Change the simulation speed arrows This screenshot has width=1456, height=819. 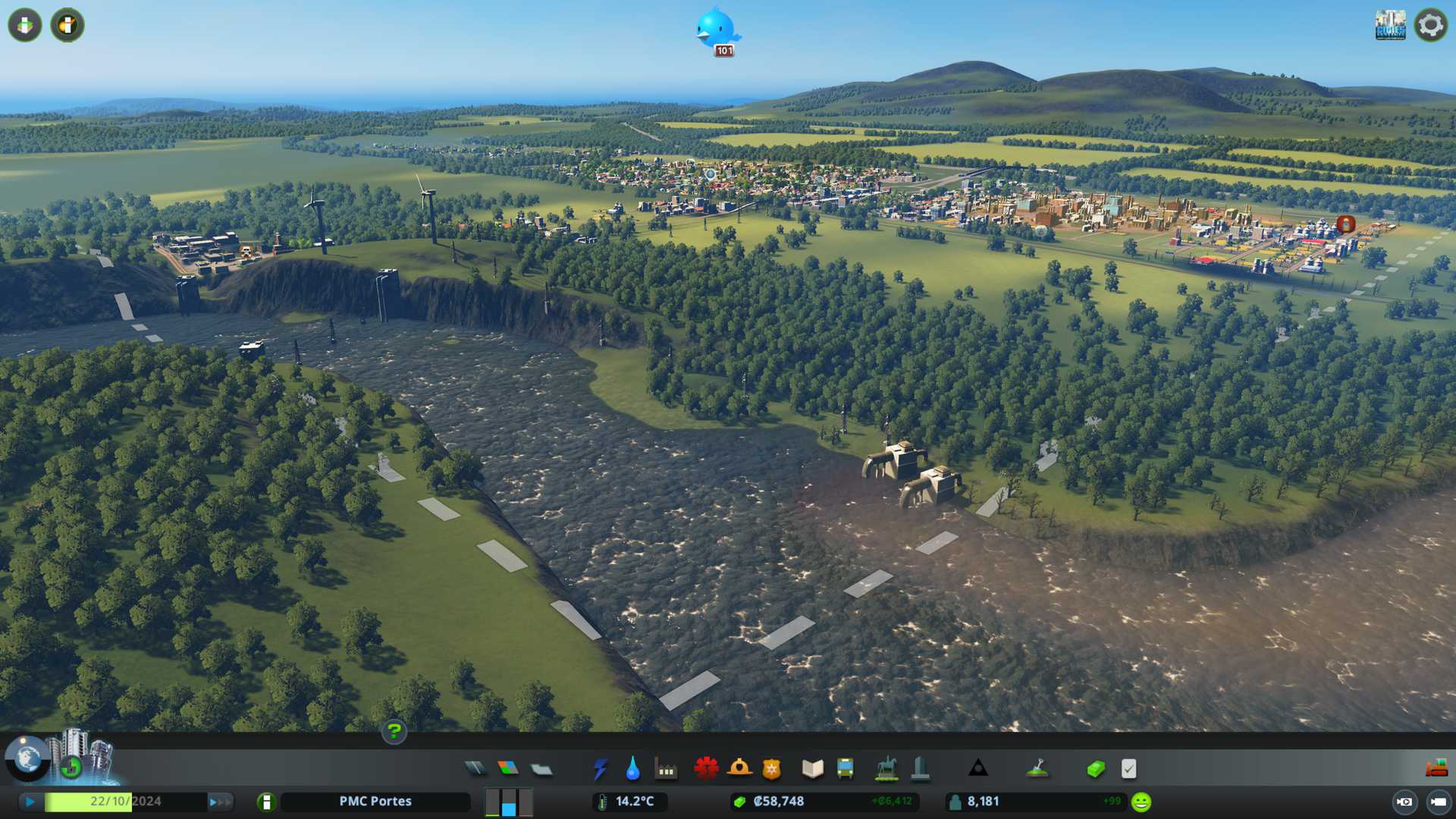[220, 802]
